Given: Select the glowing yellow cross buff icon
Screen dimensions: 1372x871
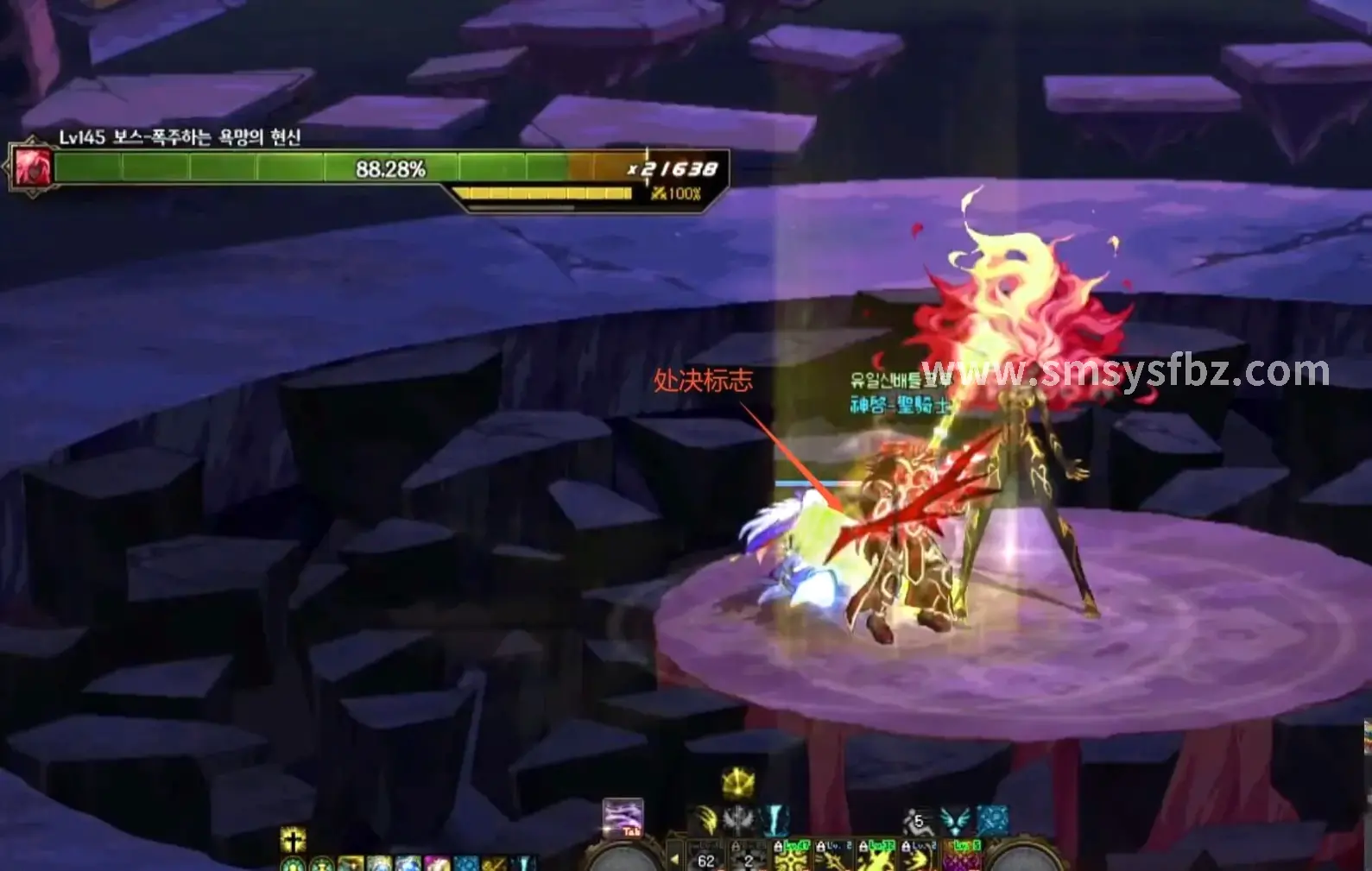Looking at the screenshot, I should [x=294, y=839].
